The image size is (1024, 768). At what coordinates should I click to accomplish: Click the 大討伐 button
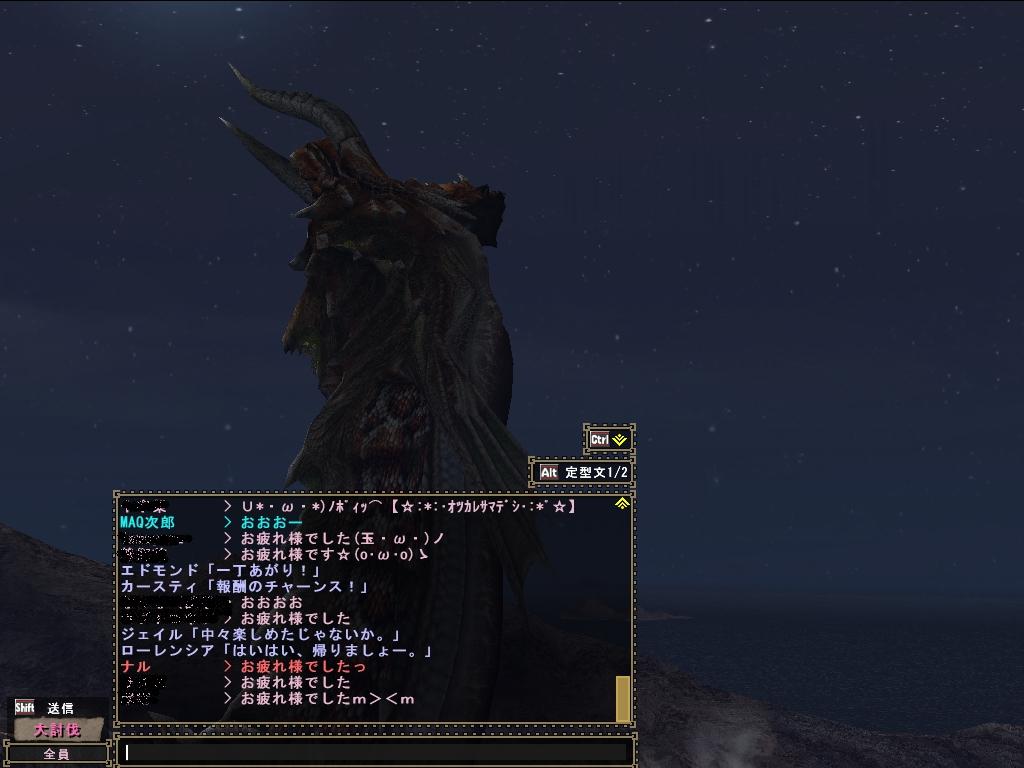57,730
